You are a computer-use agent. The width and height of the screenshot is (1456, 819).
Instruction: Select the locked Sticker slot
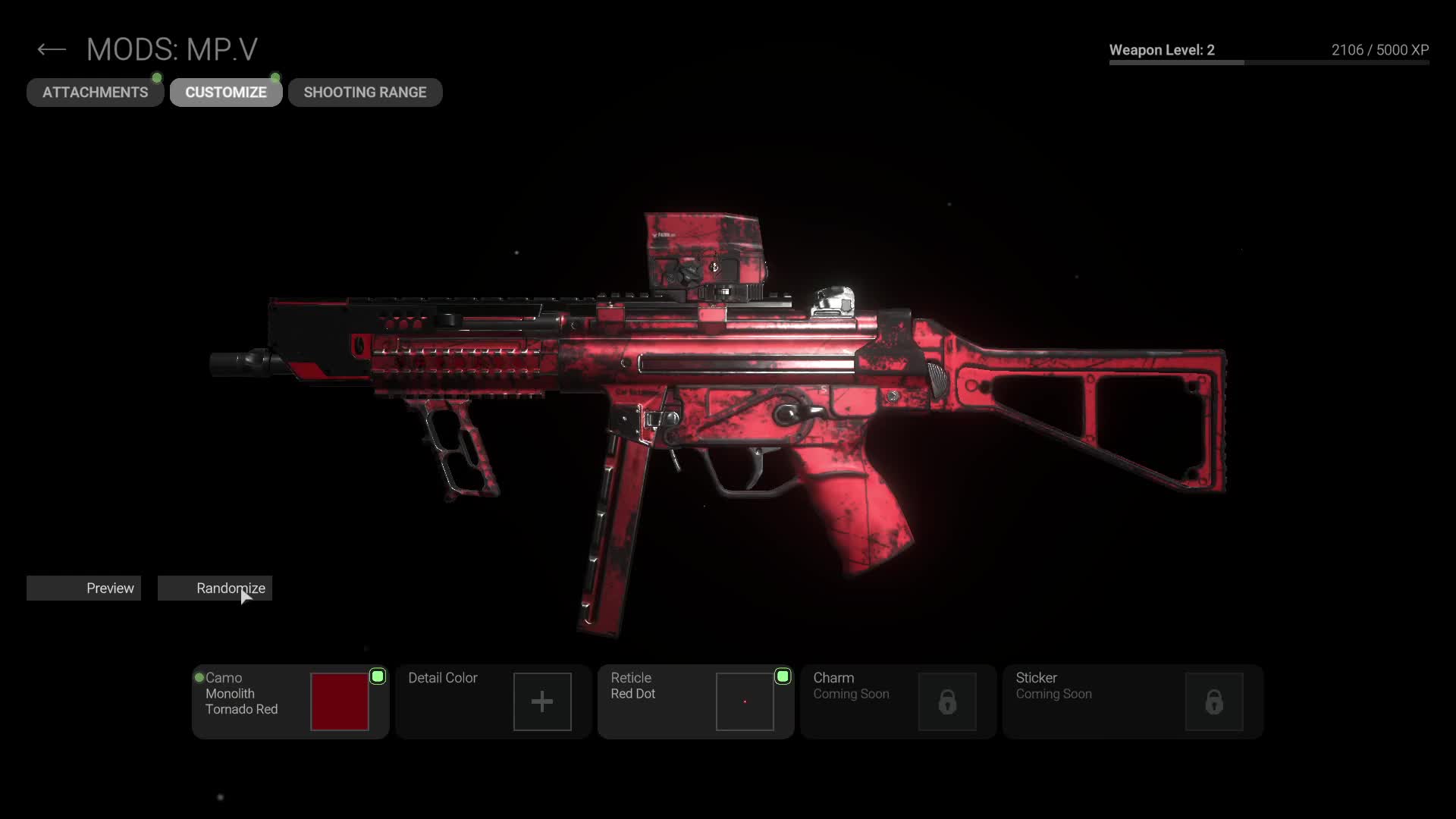[1132, 701]
